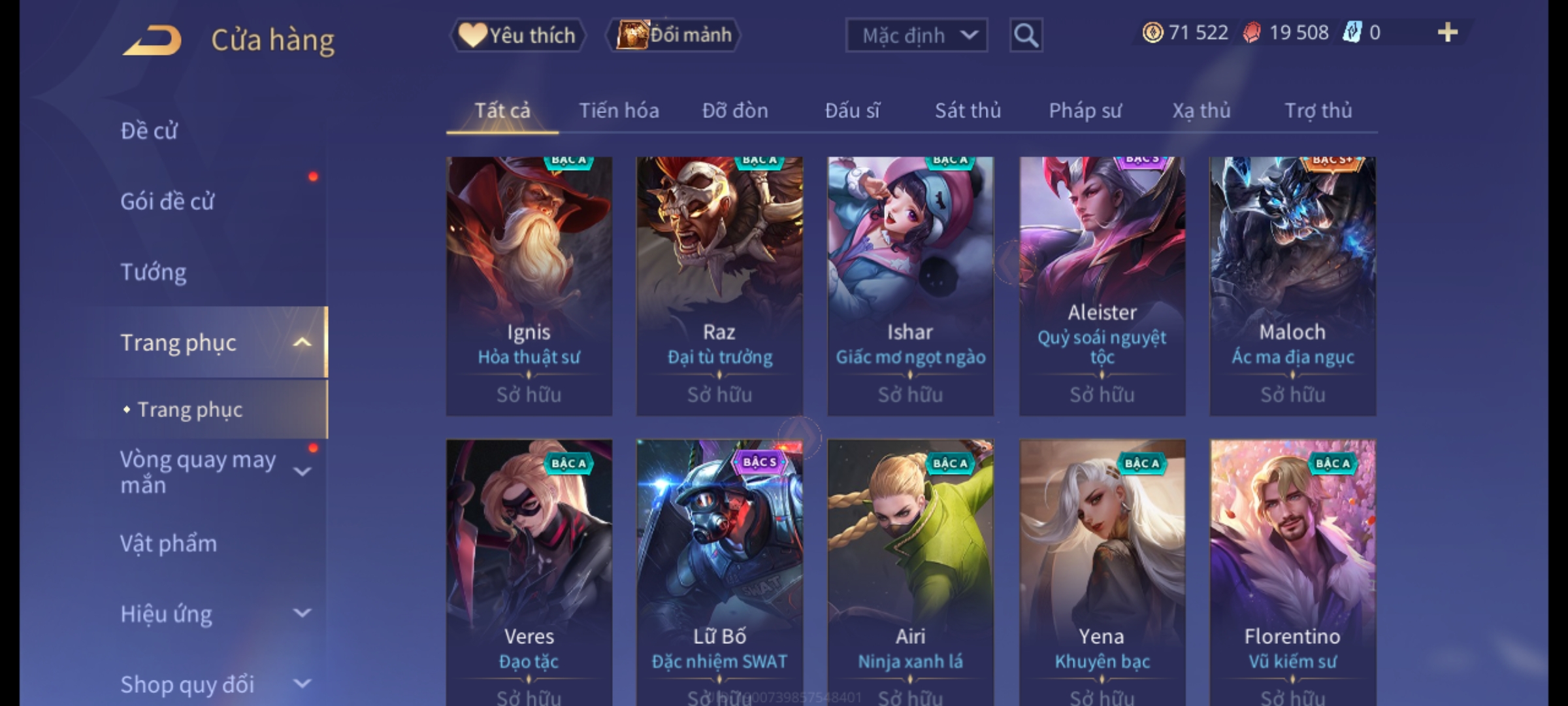Click the magnifying glass search button
The image size is (1568, 706).
1026,35
